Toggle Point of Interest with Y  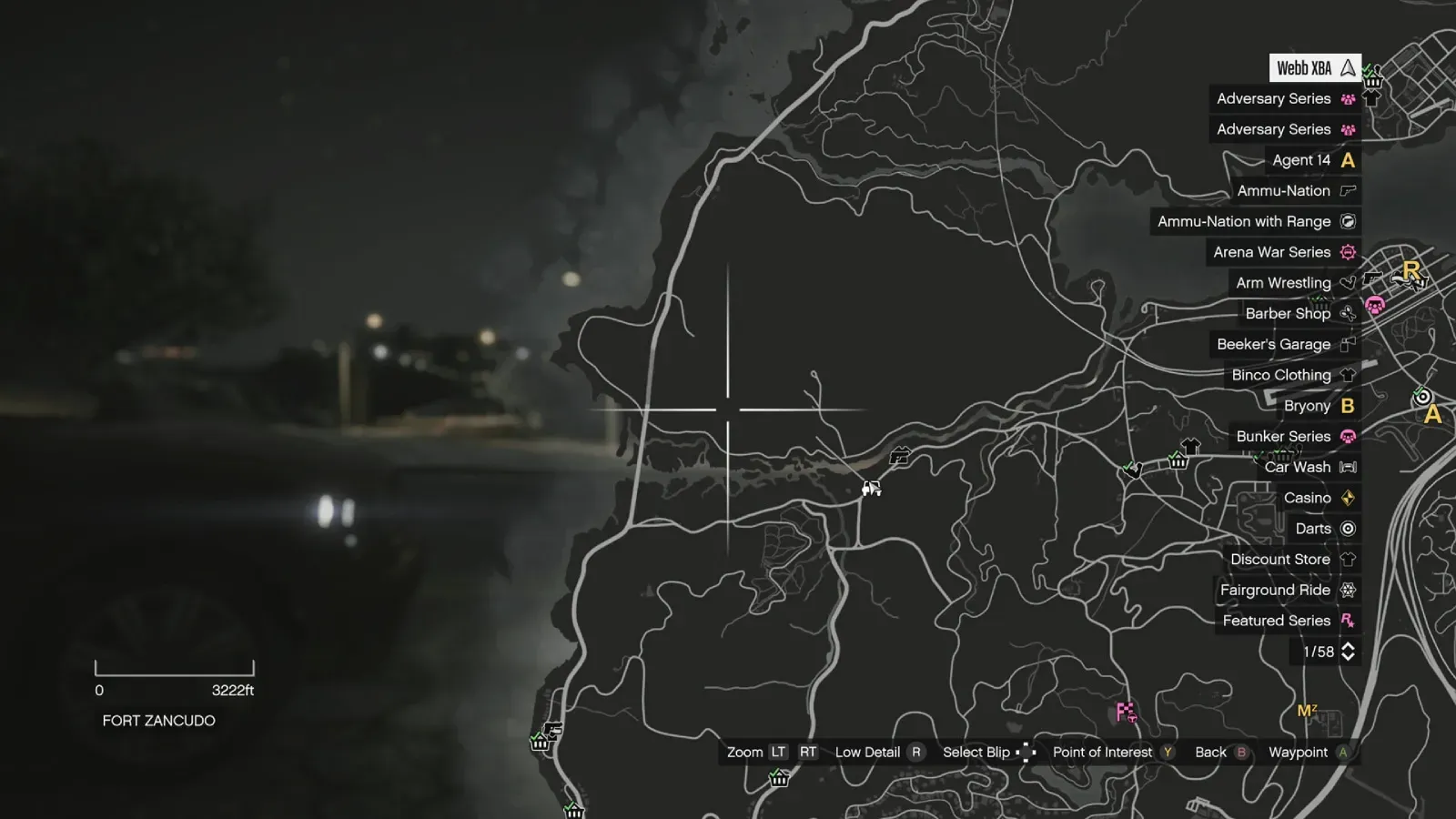(1166, 753)
